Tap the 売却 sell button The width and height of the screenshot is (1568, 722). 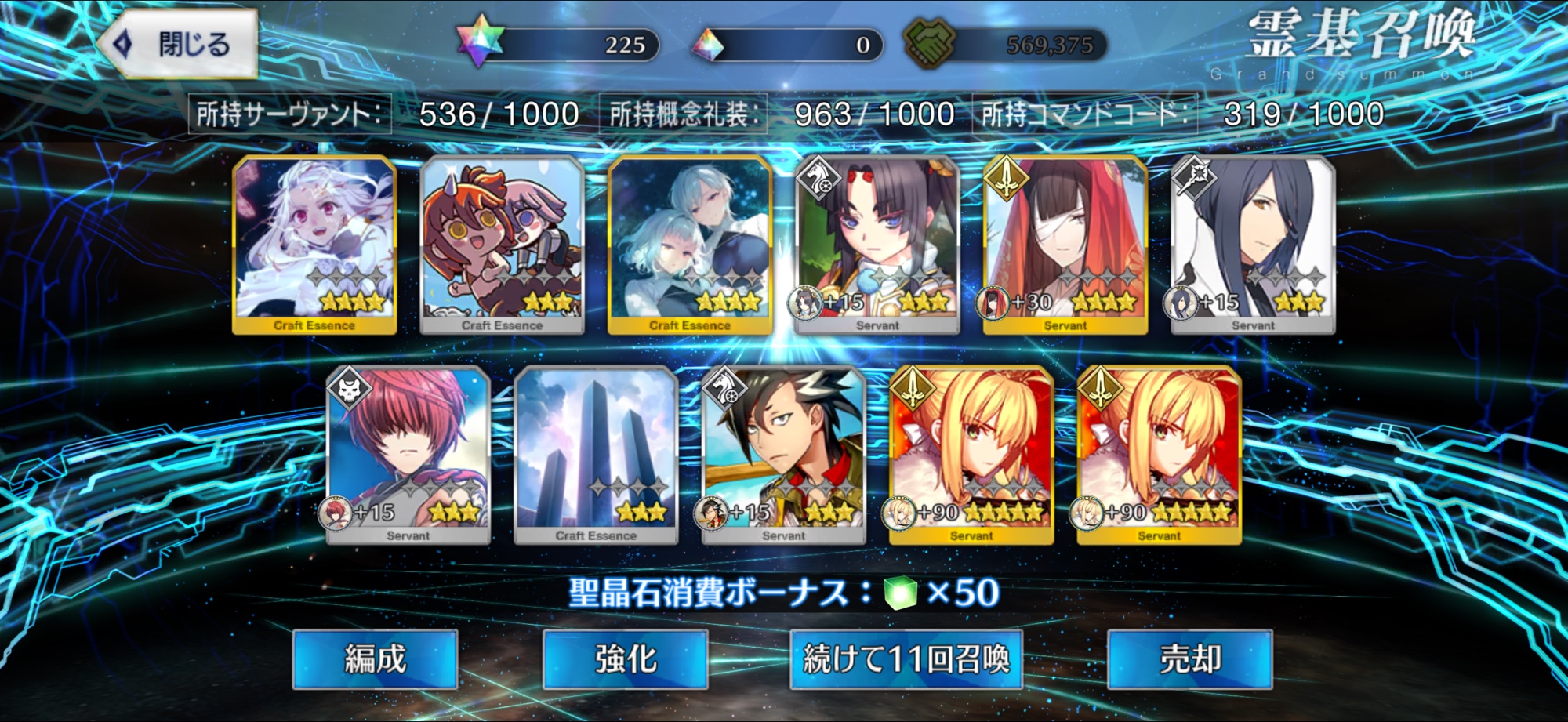(x=1189, y=659)
